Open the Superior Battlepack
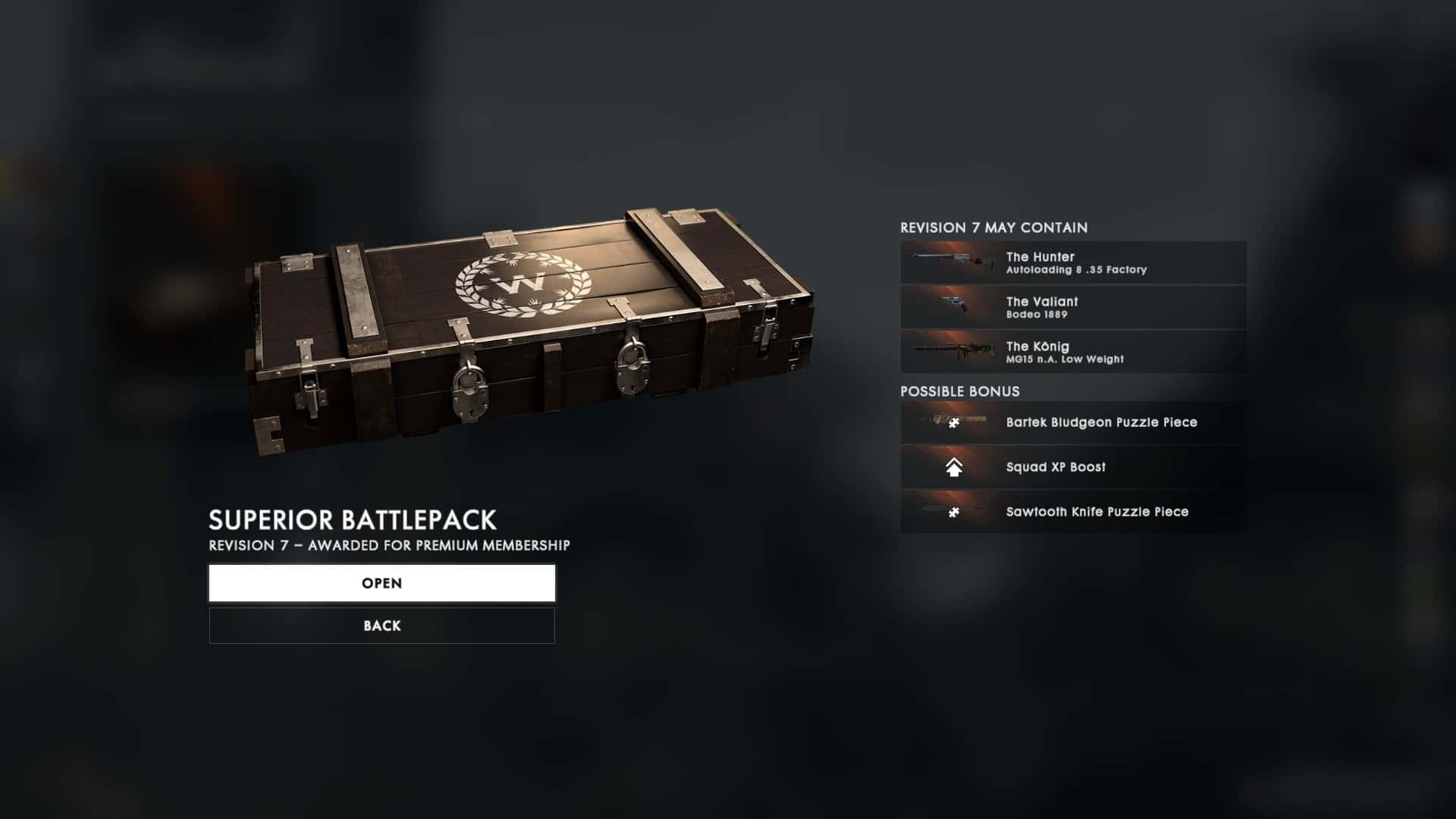 coord(381,583)
